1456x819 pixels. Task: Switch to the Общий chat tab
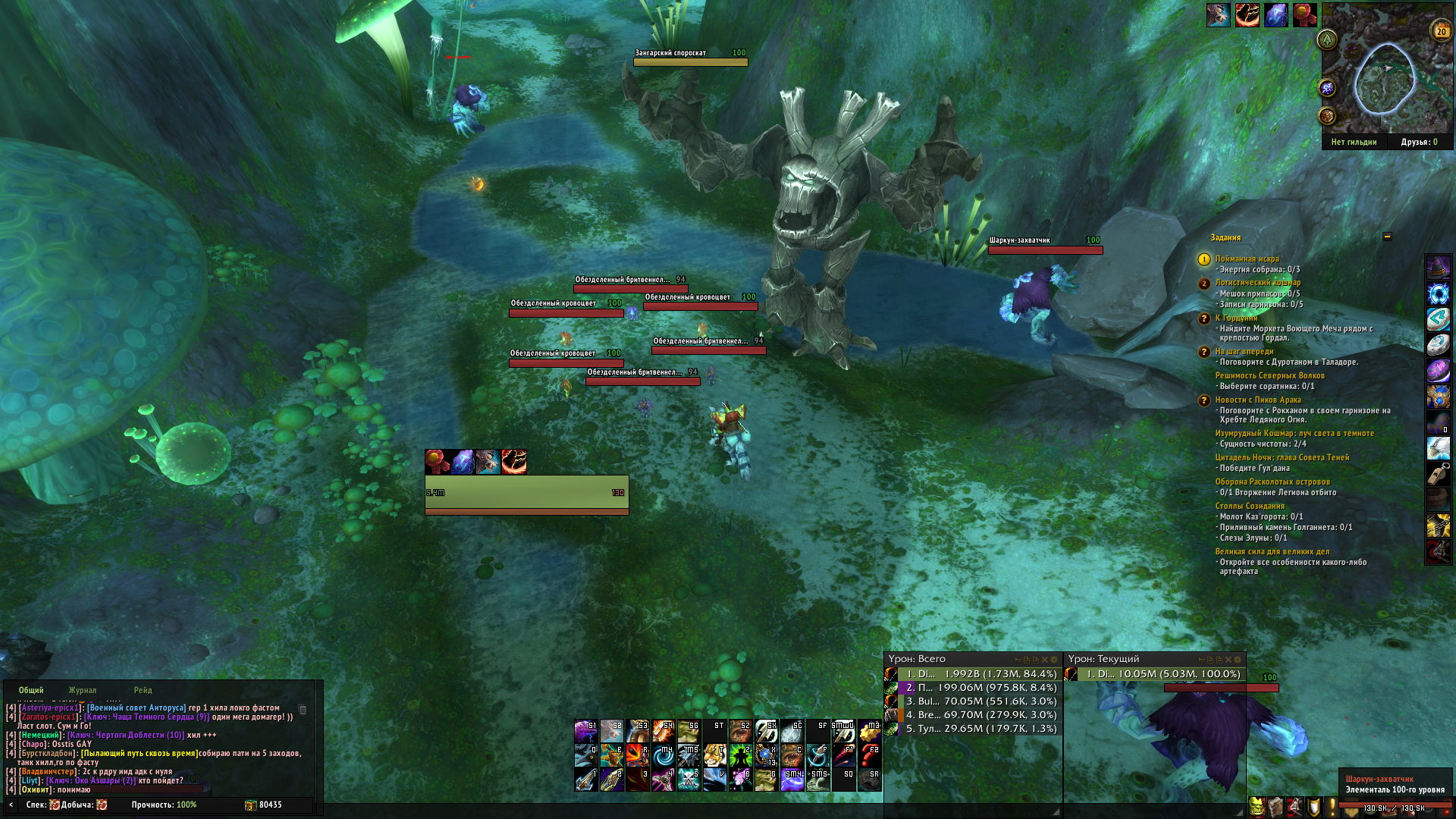(x=31, y=690)
